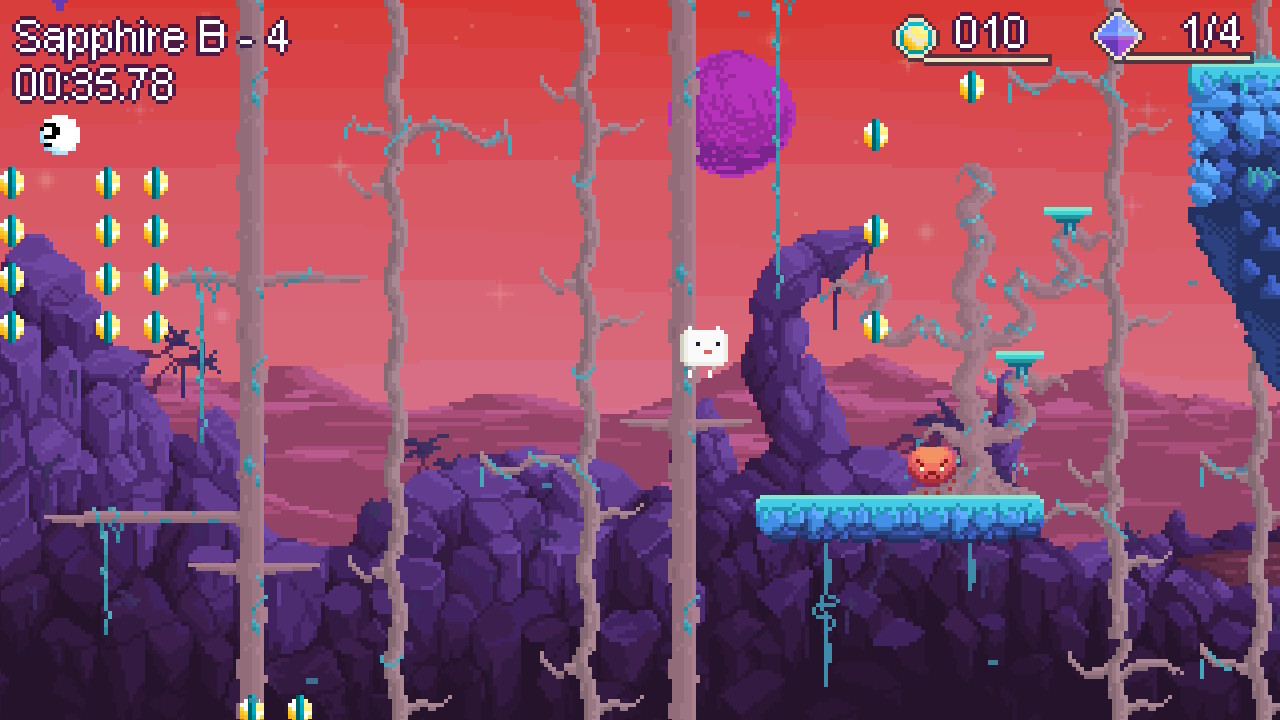Image resolution: width=1280 pixels, height=720 pixels.
Task: Click the round white moon sprite
Action: 57,135
